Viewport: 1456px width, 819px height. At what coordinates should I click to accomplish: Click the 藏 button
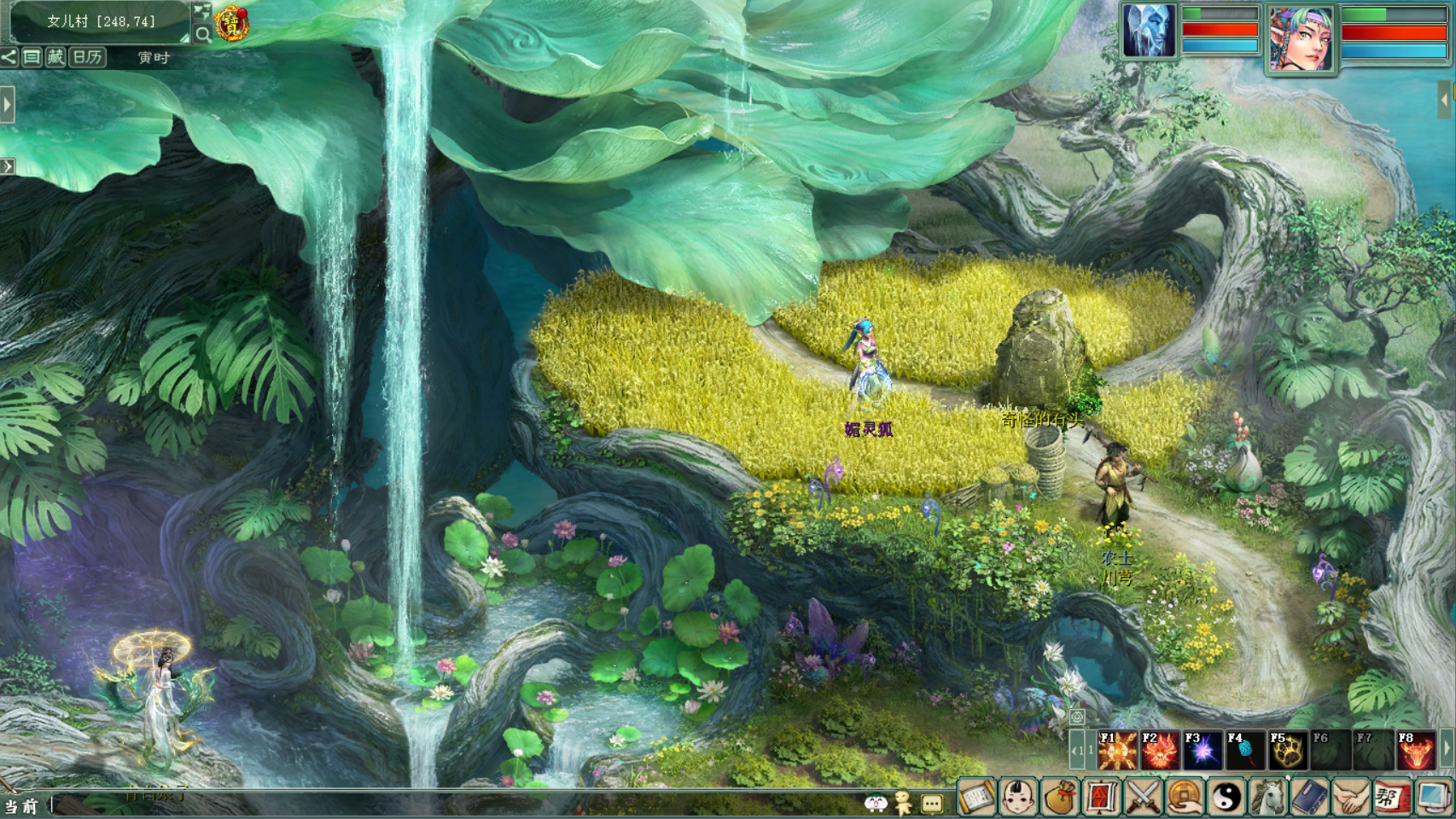pos(55,57)
